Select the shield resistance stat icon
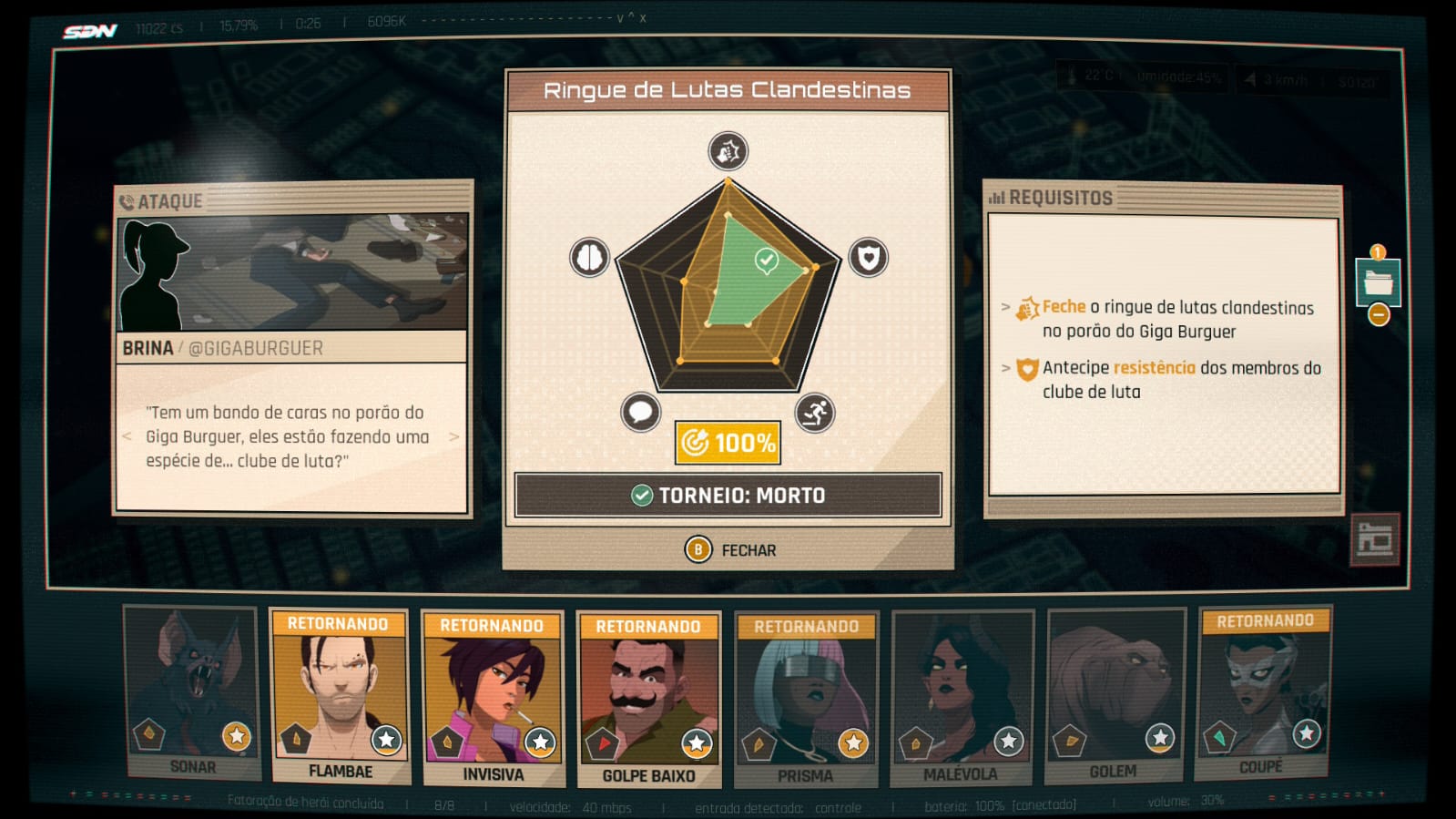 [868, 258]
